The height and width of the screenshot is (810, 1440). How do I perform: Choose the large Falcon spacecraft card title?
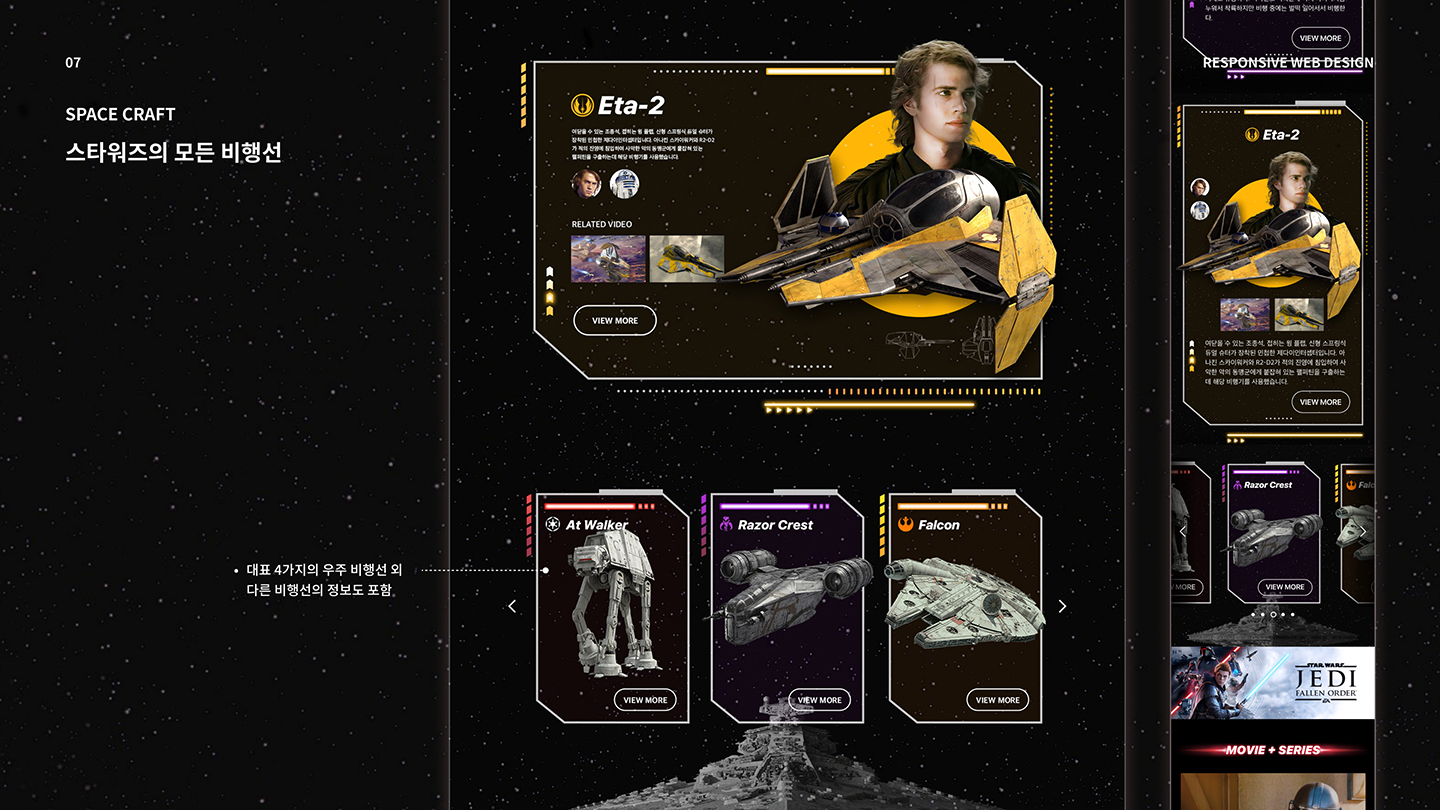point(938,525)
